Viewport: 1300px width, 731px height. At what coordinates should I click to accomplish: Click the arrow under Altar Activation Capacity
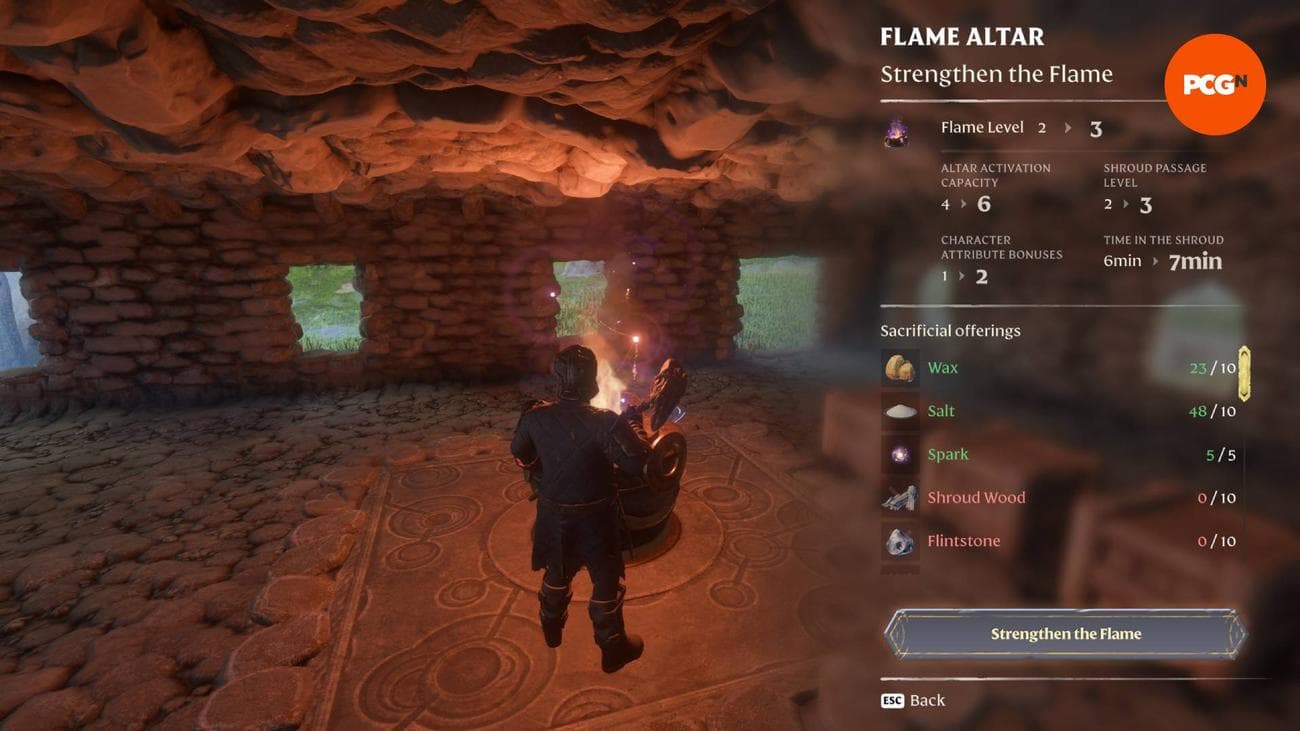click(x=961, y=205)
